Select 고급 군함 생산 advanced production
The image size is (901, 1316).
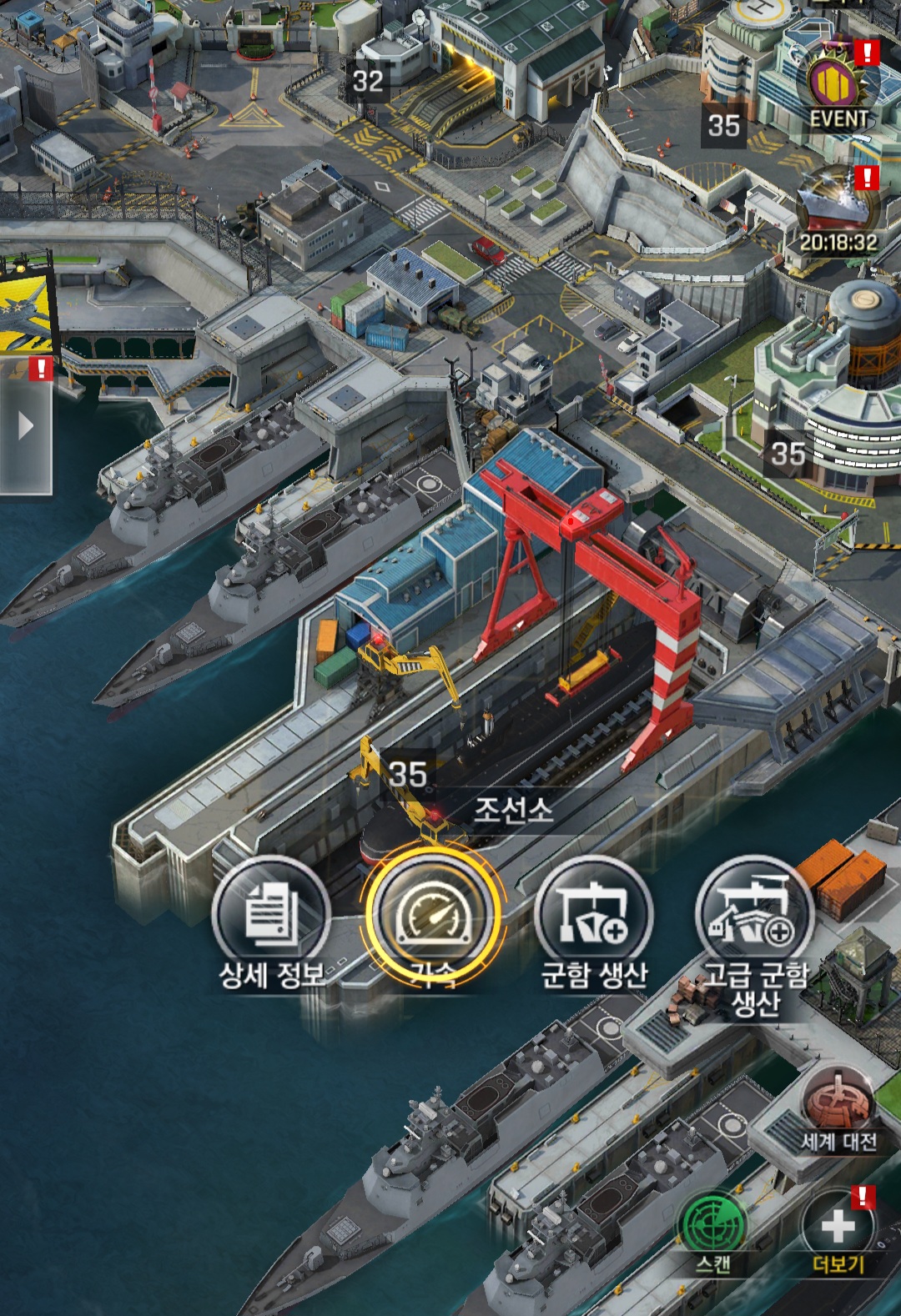pos(755,917)
